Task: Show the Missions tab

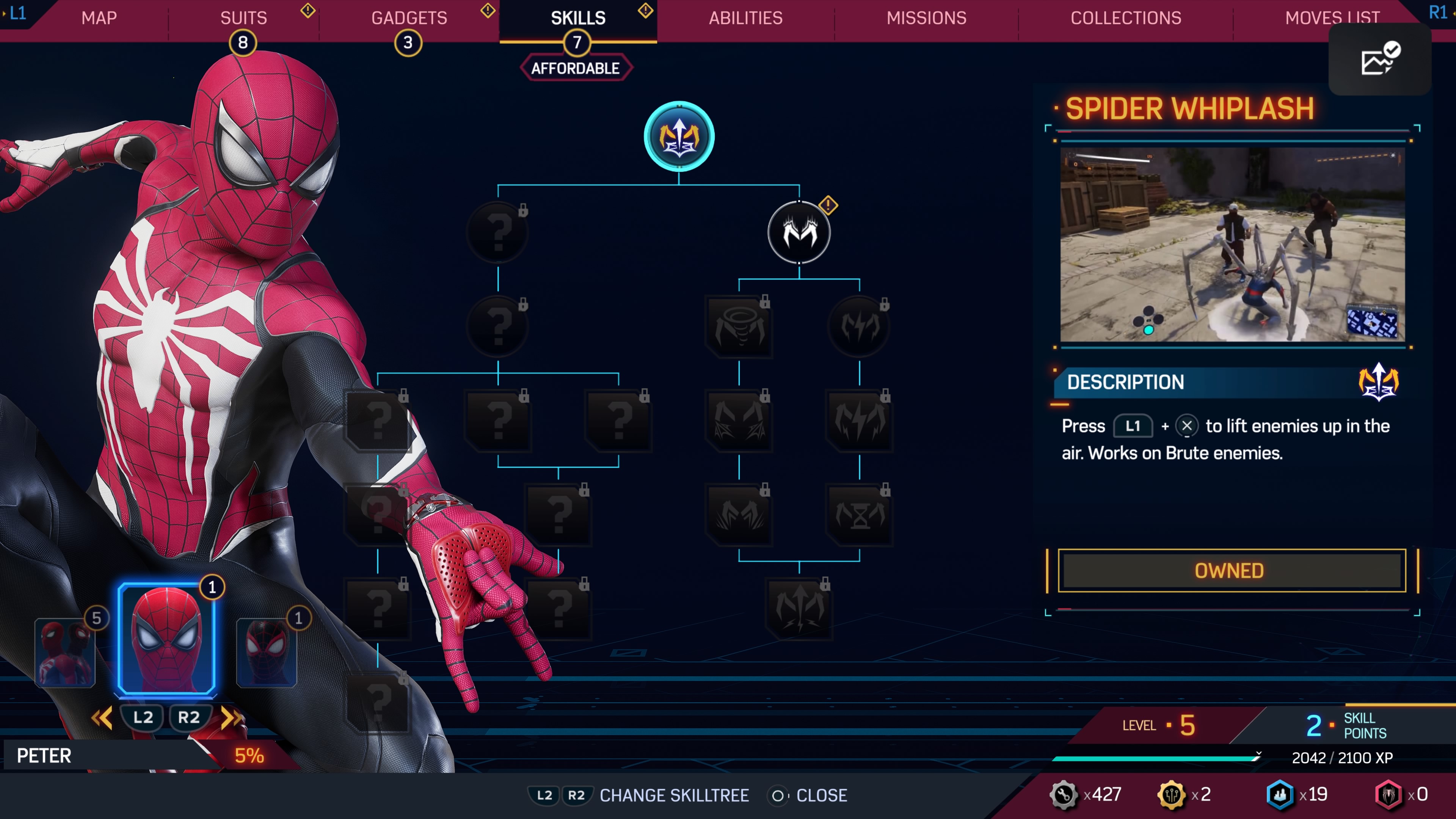Action: click(926, 18)
